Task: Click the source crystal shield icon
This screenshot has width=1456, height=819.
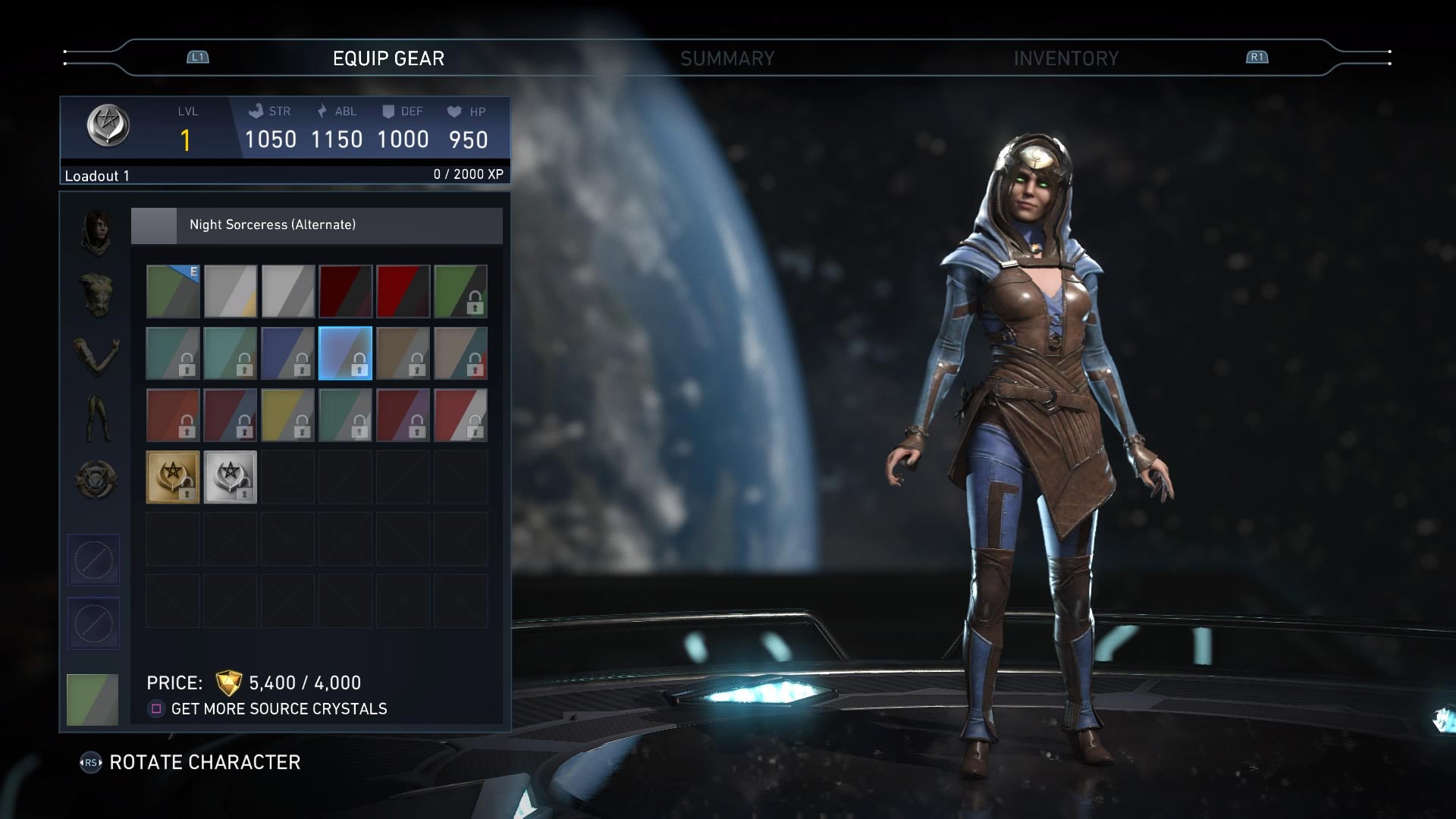Action: click(228, 682)
